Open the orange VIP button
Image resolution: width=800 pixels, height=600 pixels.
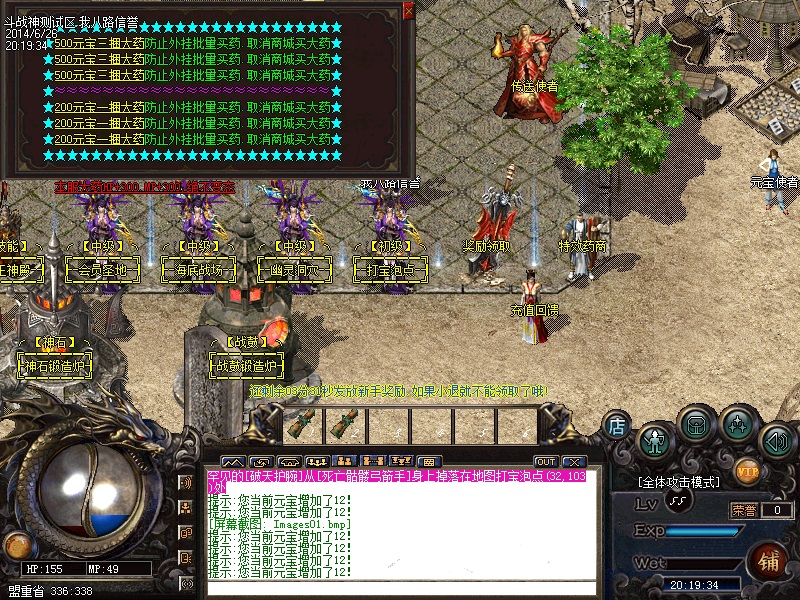tap(746, 470)
